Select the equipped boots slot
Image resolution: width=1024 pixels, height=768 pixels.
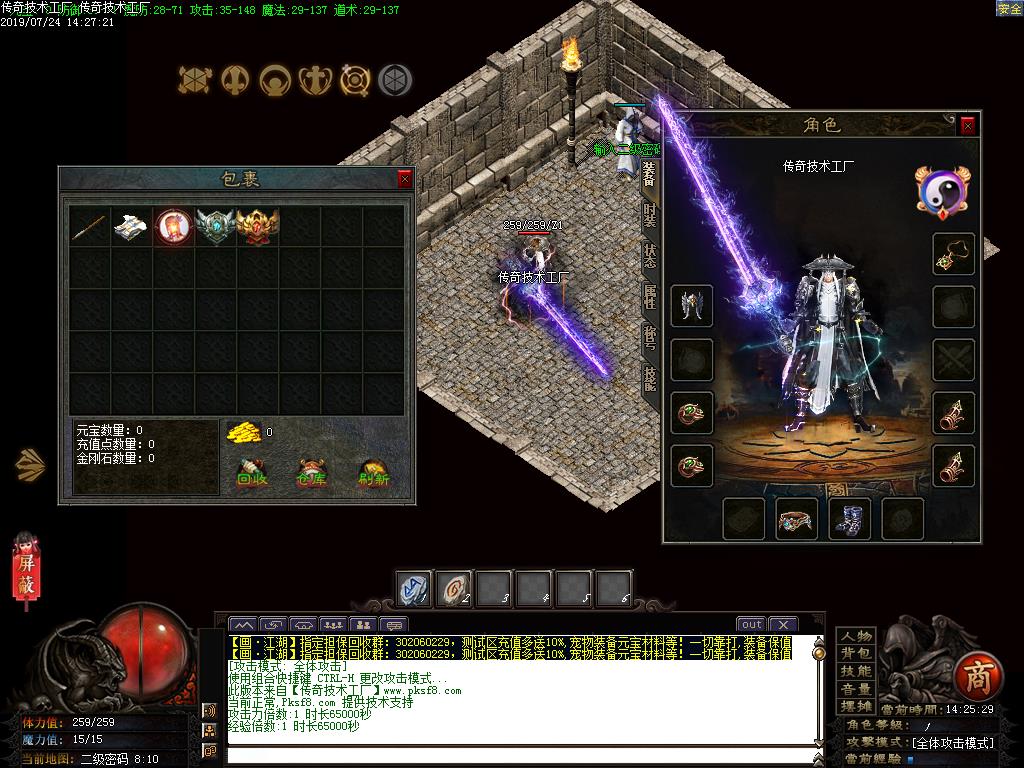click(849, 519)
